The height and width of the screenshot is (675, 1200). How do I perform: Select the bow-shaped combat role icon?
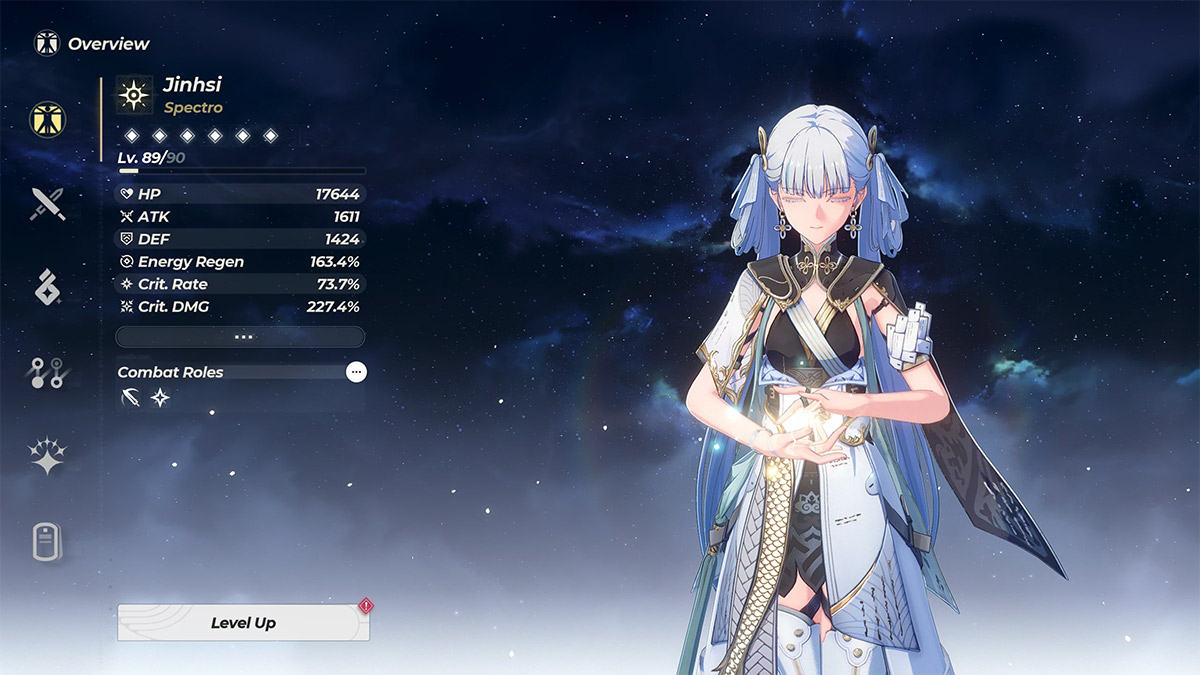[x=130, y=399]
